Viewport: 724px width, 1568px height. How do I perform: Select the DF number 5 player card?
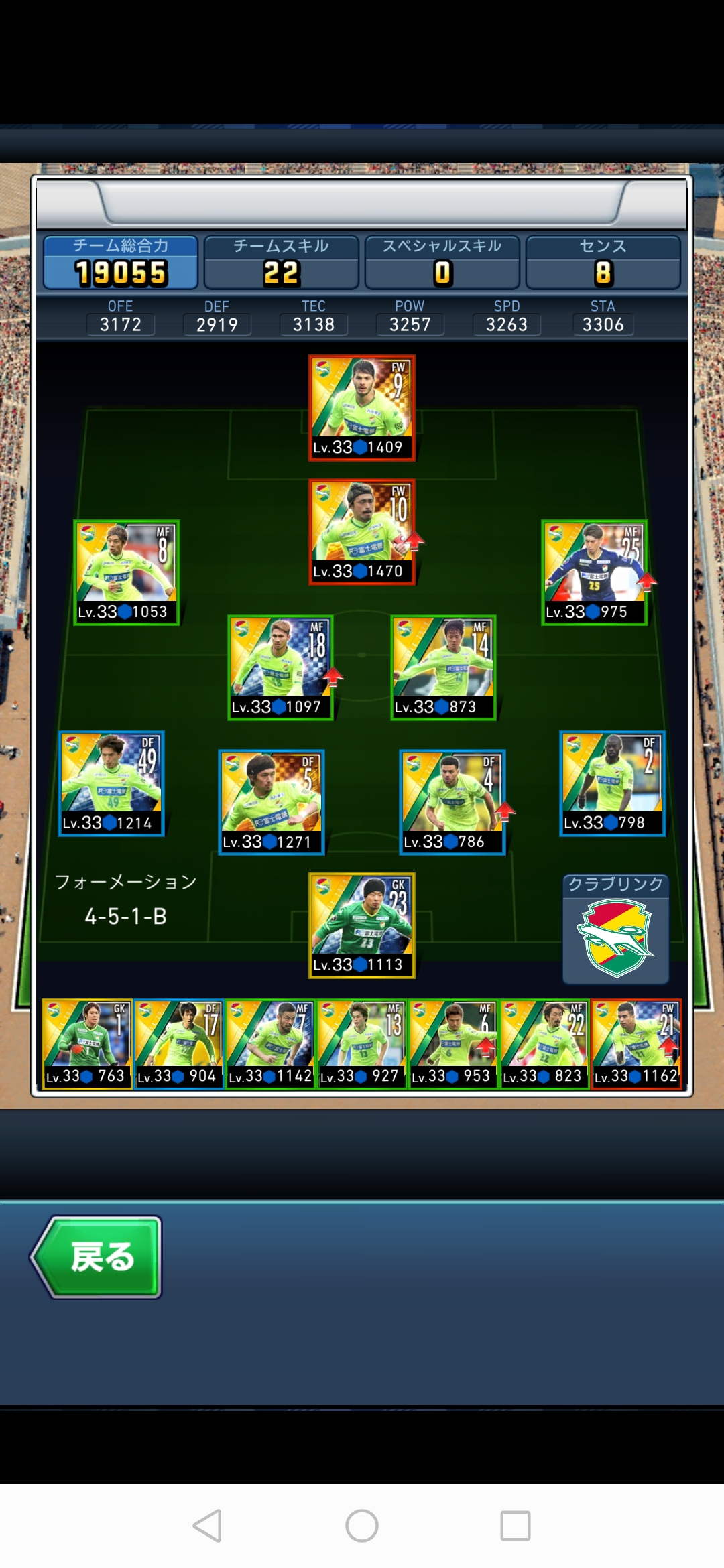tap(271, 802)
